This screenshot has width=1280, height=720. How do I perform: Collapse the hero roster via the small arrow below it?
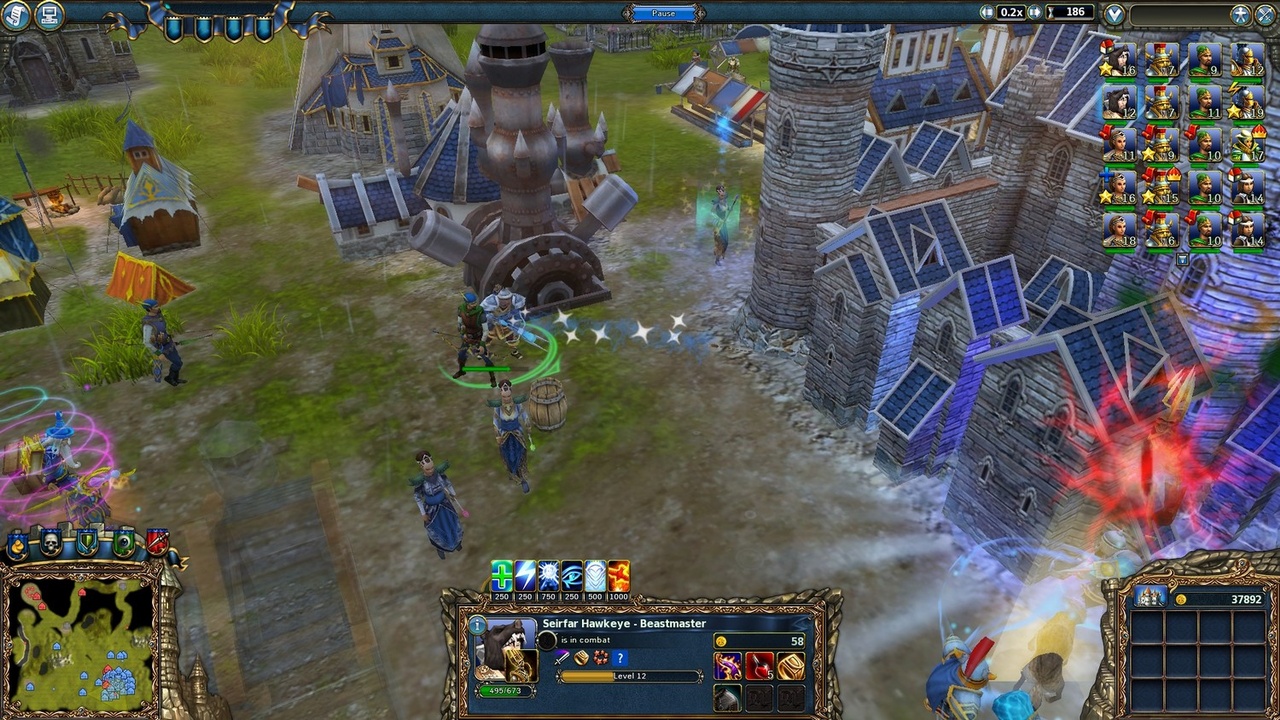pos(1183,258)
